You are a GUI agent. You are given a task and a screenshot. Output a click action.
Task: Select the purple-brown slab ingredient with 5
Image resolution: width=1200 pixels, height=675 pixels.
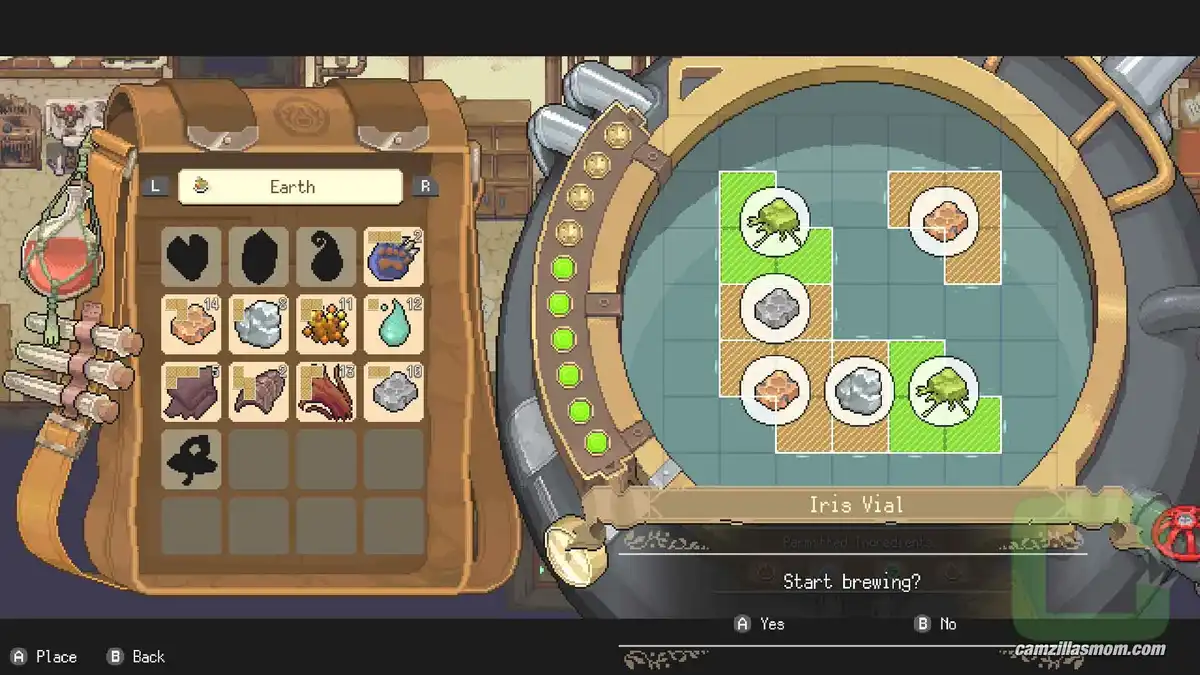191,392
